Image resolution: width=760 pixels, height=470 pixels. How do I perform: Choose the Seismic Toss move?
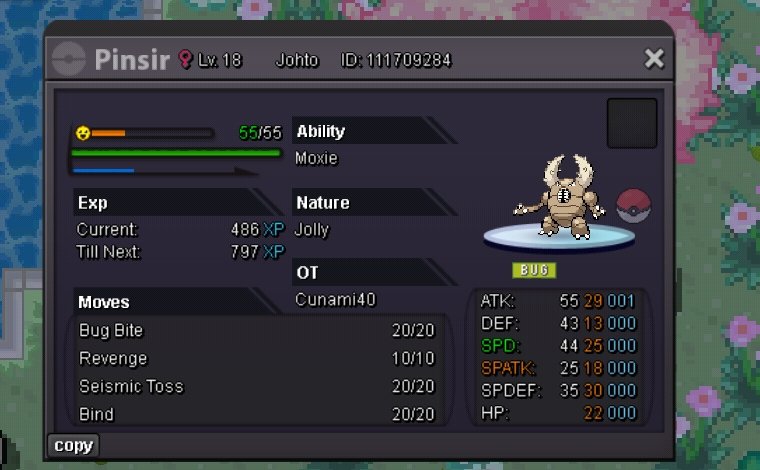click(257, 387)
